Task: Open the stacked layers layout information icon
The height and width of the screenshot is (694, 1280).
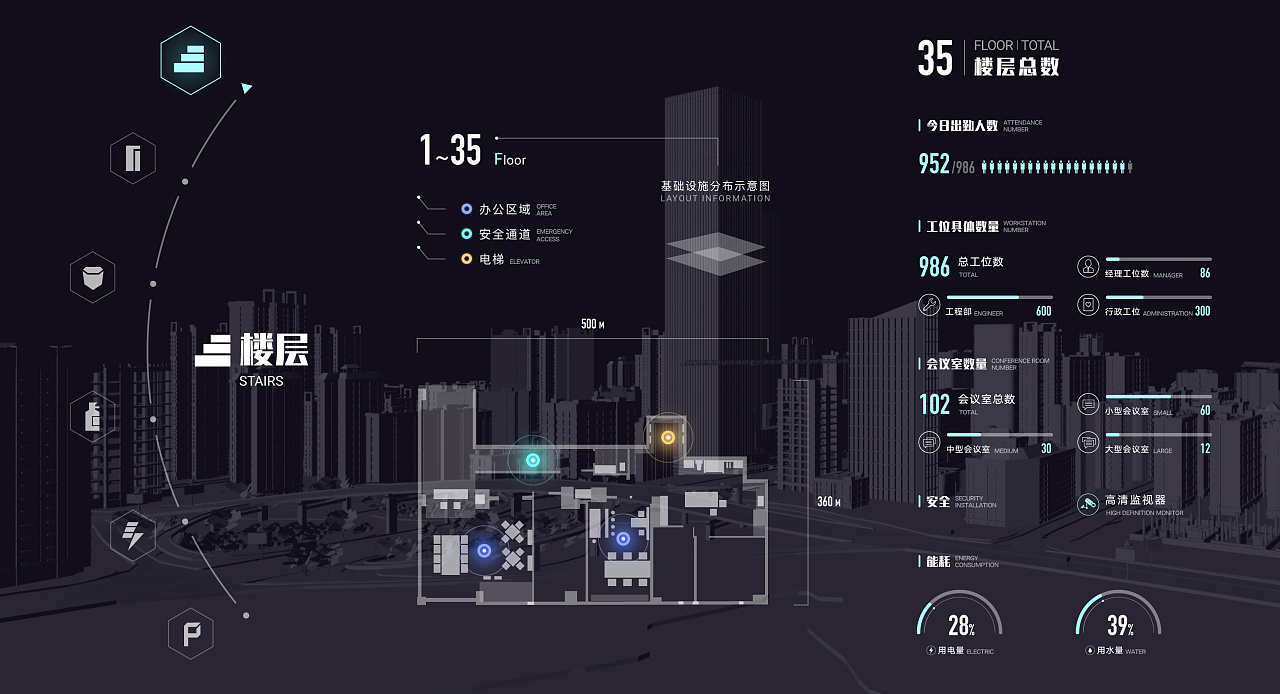Action: point(715,253)
